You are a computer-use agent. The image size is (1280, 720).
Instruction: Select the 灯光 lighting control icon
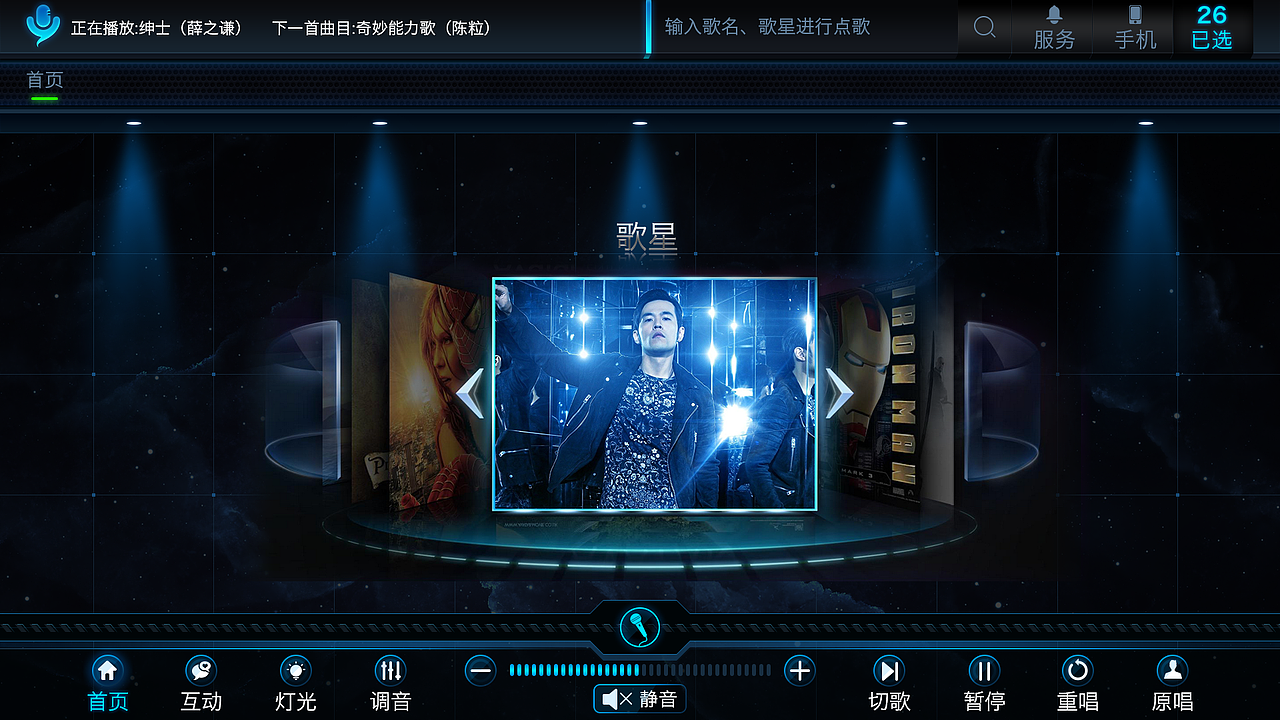[294, 680]
